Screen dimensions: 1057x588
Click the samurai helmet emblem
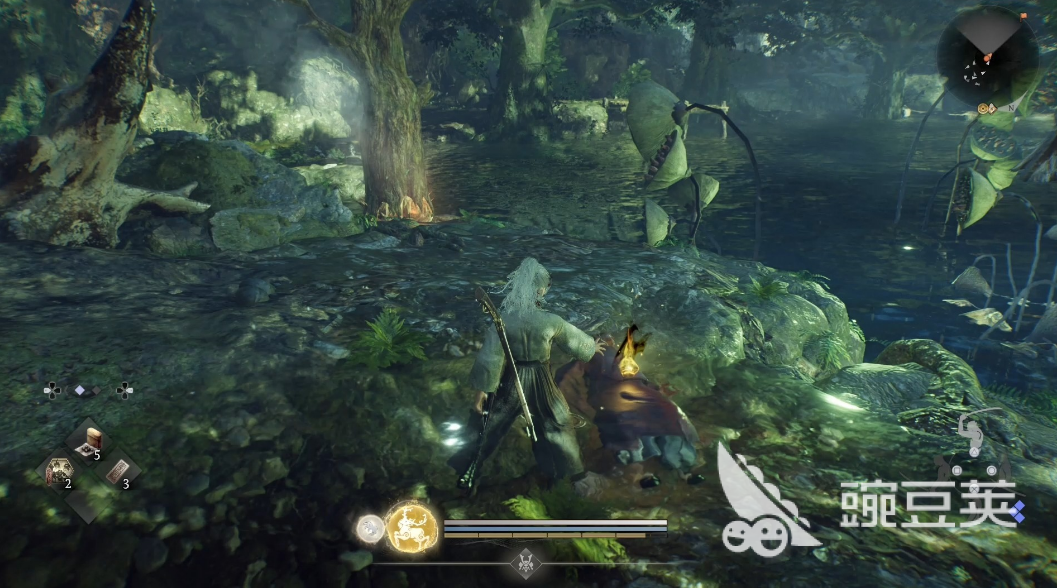click(524, 562)
